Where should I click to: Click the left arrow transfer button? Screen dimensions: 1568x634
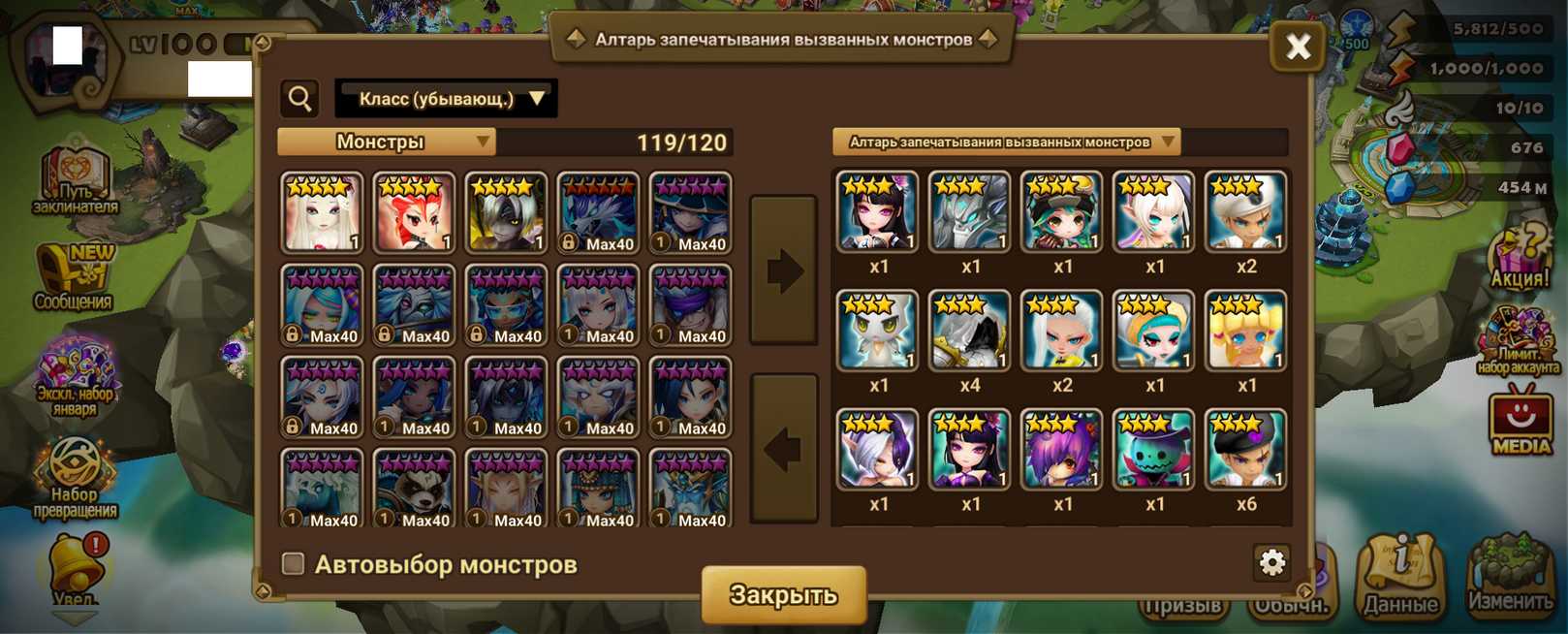point(784,448)
